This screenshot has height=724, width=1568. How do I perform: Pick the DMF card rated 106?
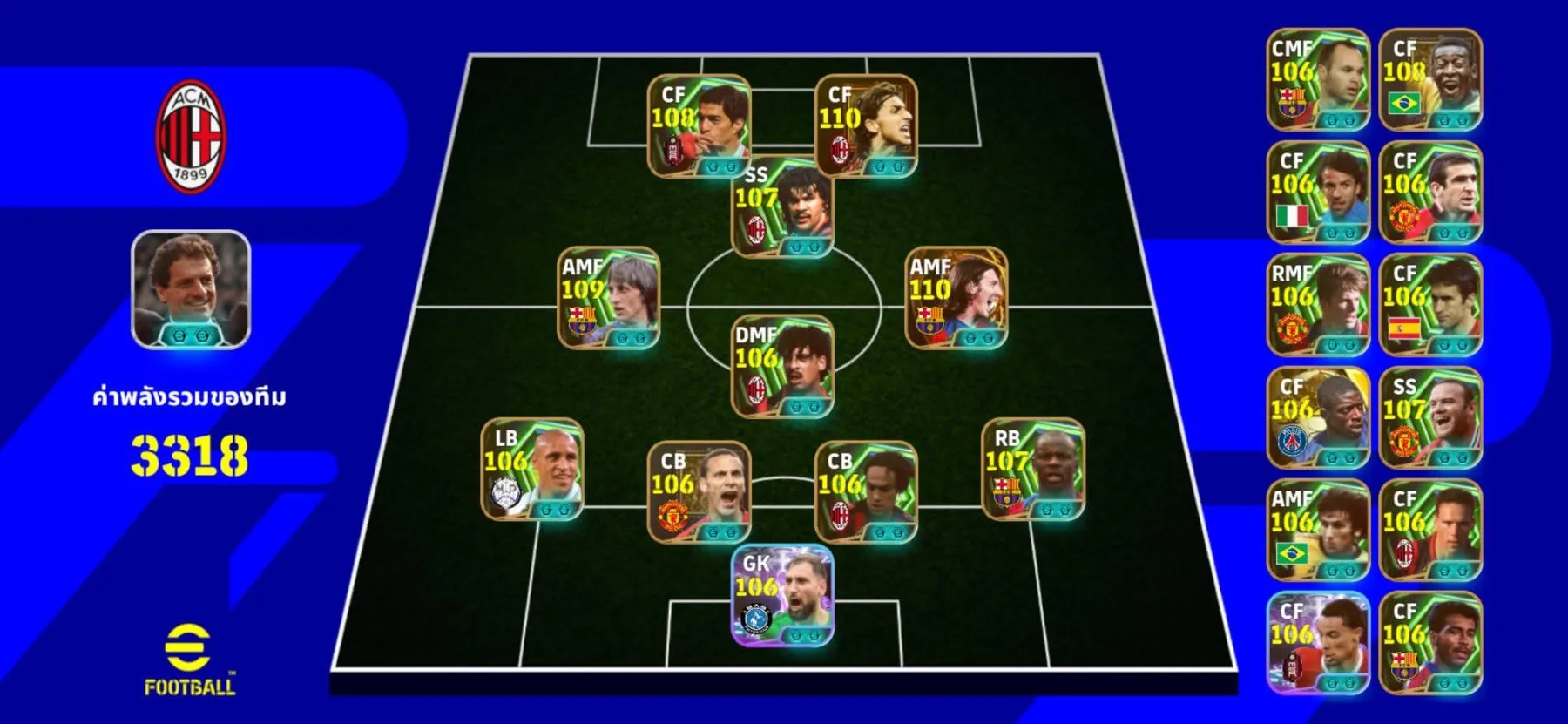tap(782, 366)
